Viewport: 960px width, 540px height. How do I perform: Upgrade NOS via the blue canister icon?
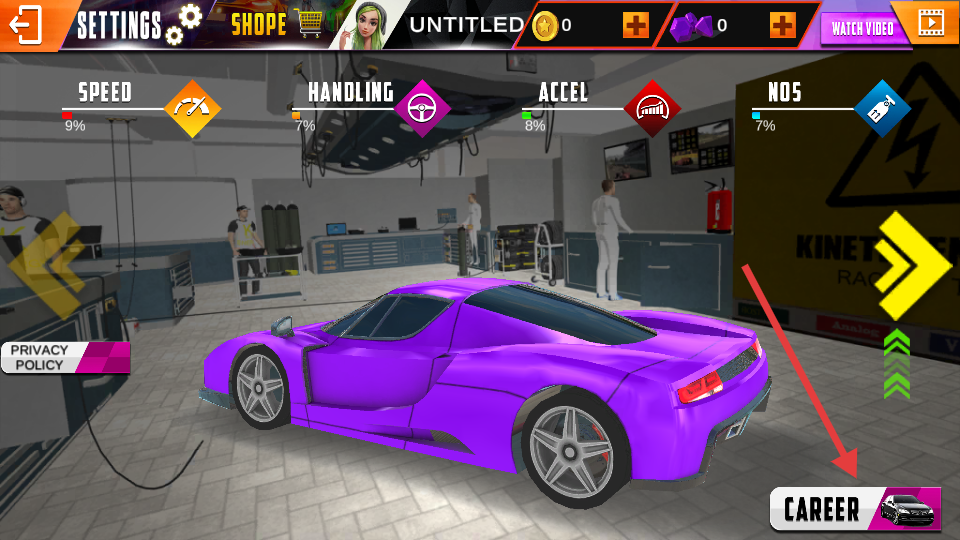882,108
